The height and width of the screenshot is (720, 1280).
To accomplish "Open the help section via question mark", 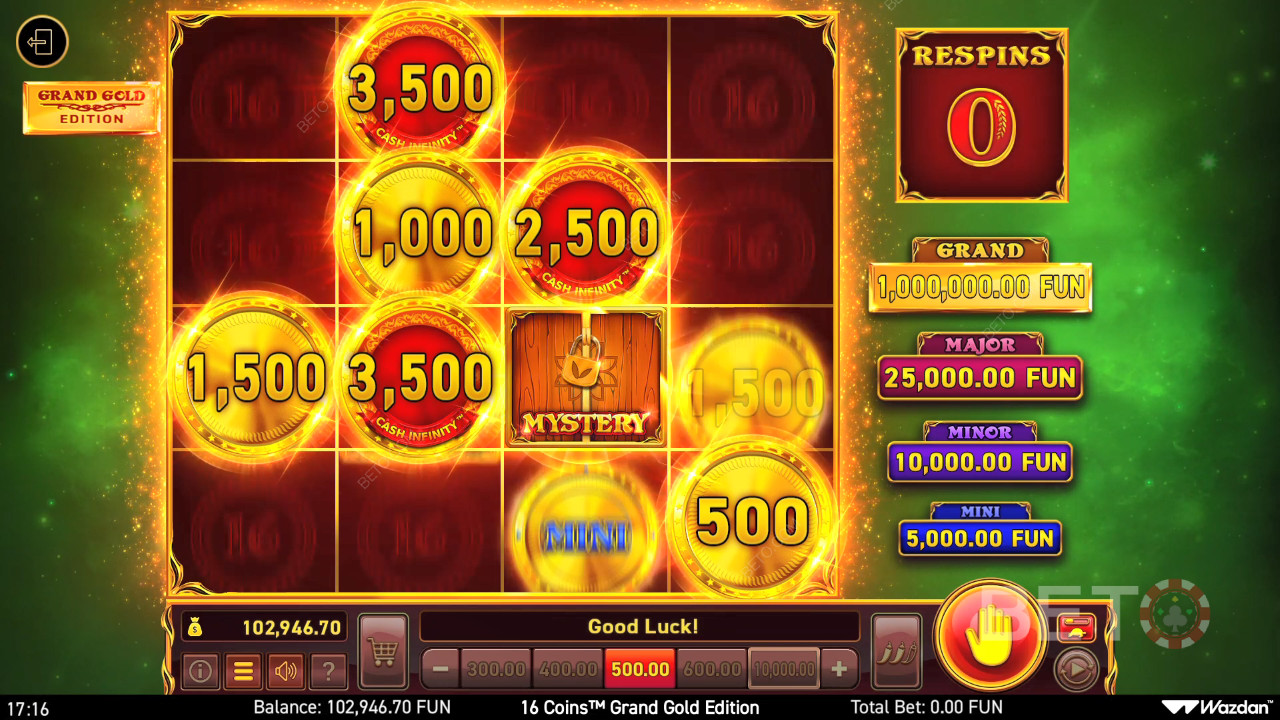I will pyautogui.click(x=328, y=671).
